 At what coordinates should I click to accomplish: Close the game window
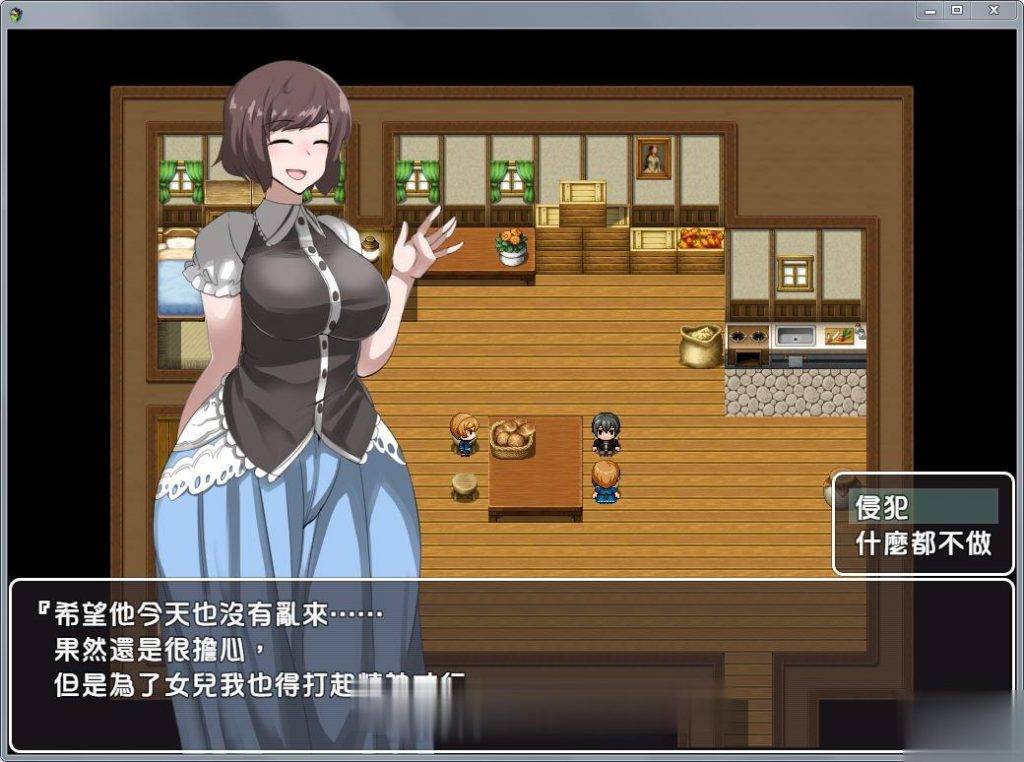(x=993, y=9)
